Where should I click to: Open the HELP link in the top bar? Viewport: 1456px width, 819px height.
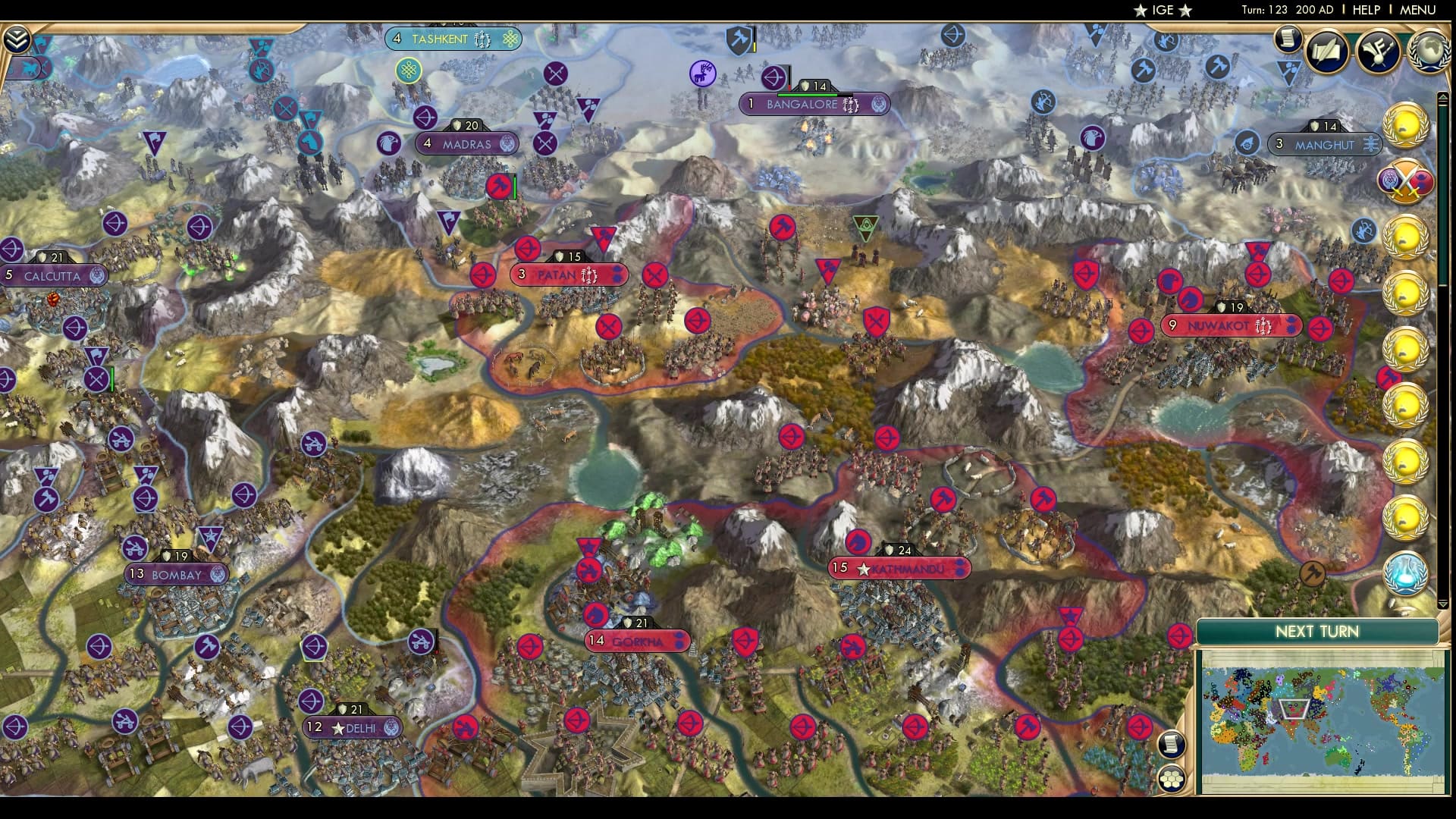[1366, 10]
